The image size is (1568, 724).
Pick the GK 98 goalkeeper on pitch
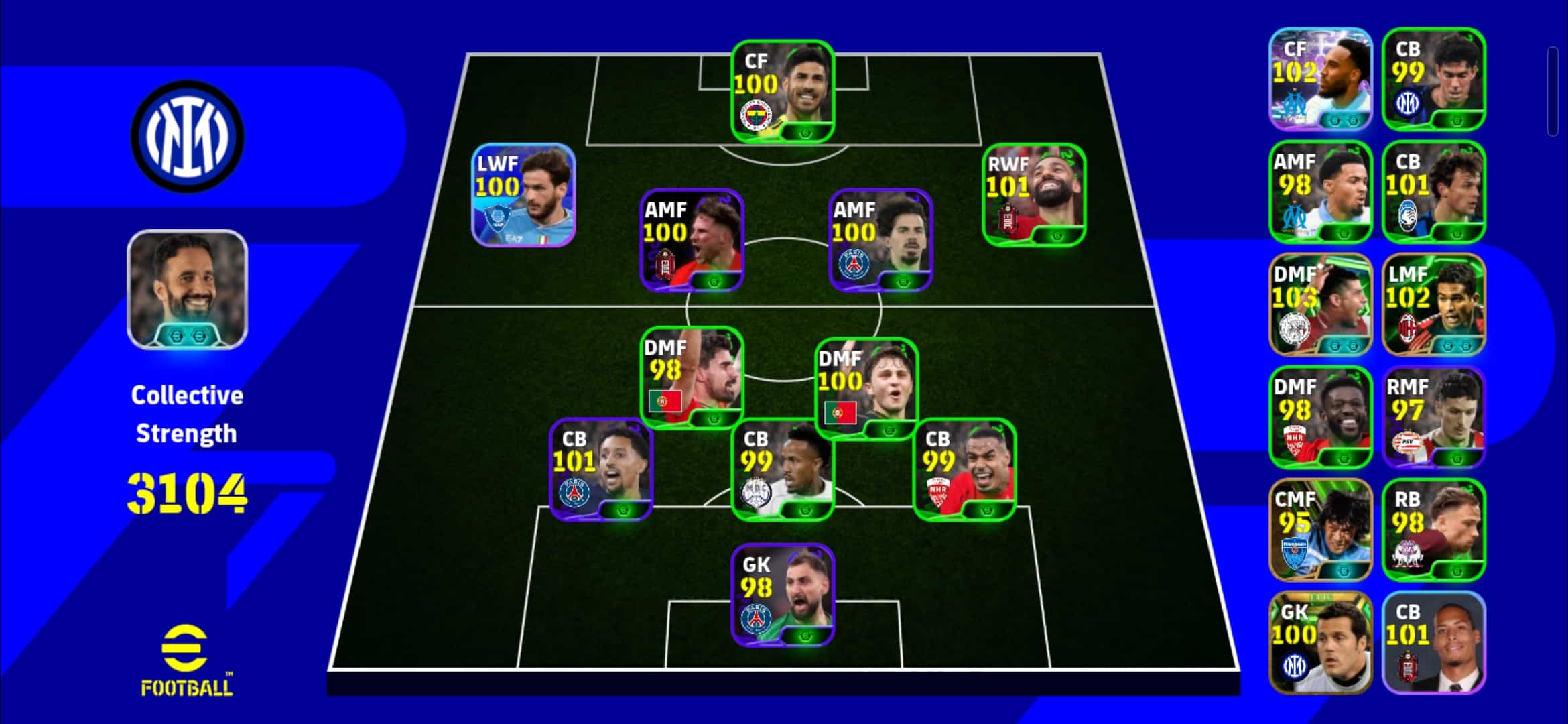coord(782,595)
